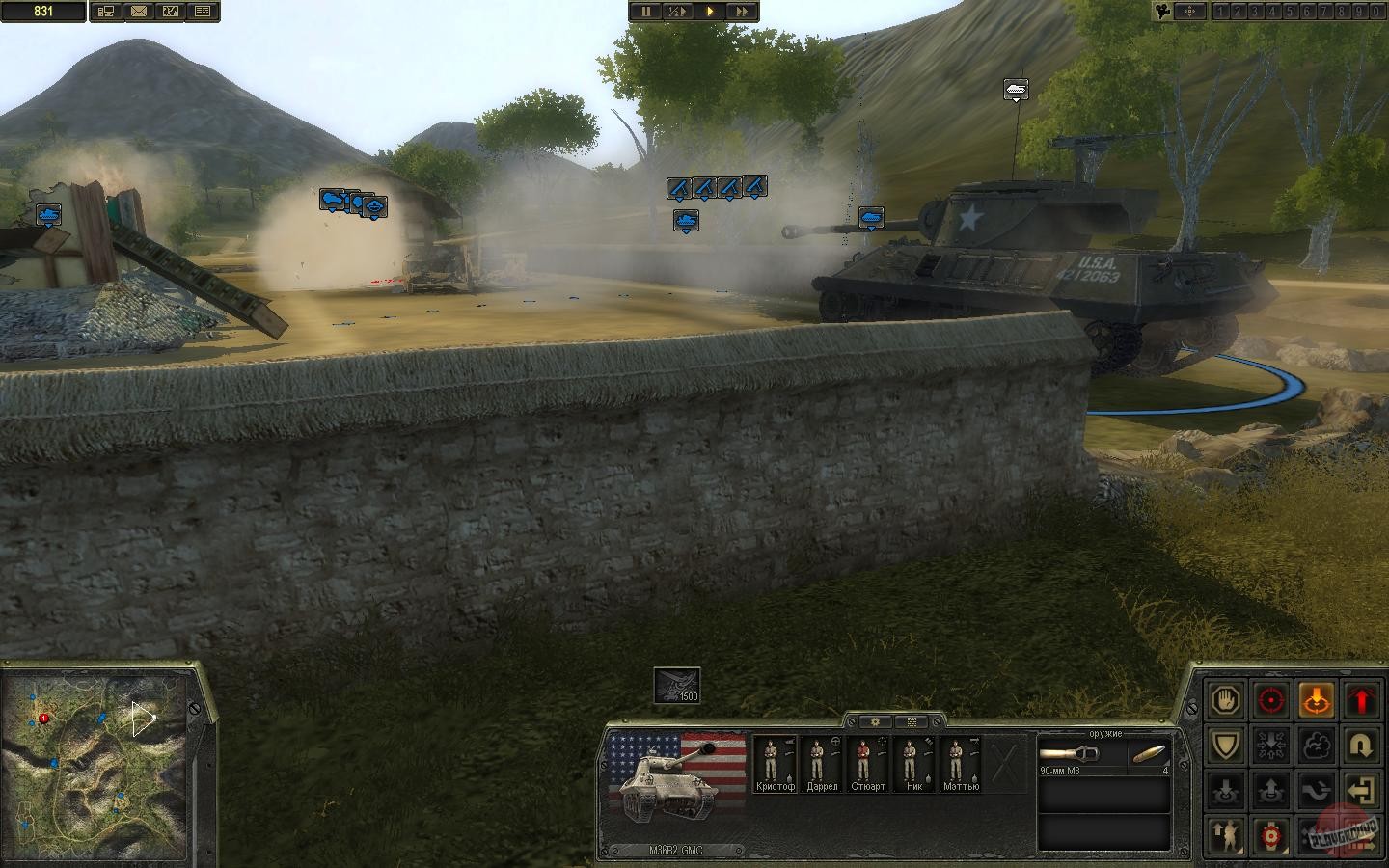Screen dimensions: 1389x868
Task: Order the retreat with the red arrow icon
Action: [1361, 700]
